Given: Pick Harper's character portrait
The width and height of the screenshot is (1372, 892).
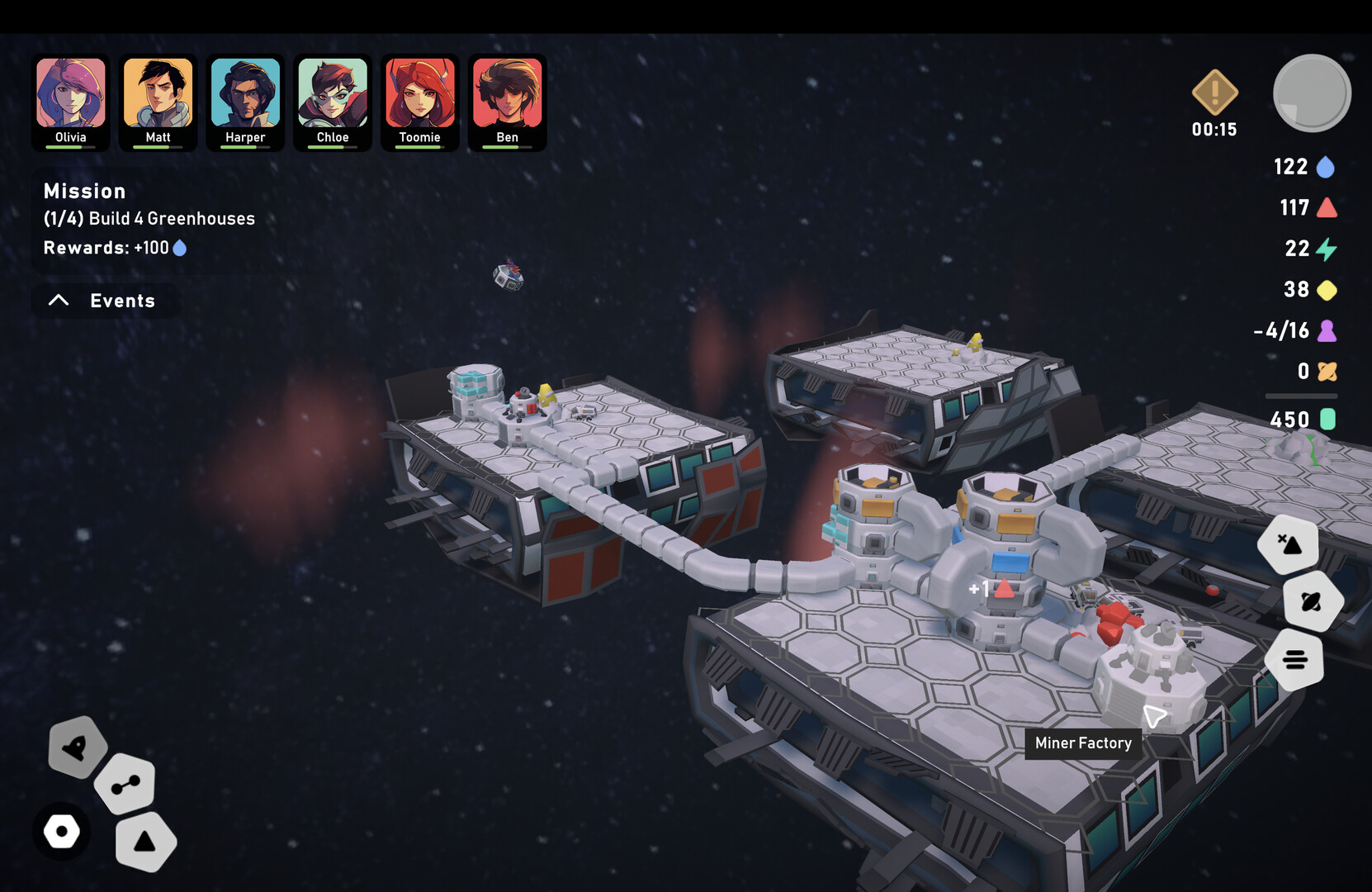Looking at the screenshot, I should click(x=245, y=102).
